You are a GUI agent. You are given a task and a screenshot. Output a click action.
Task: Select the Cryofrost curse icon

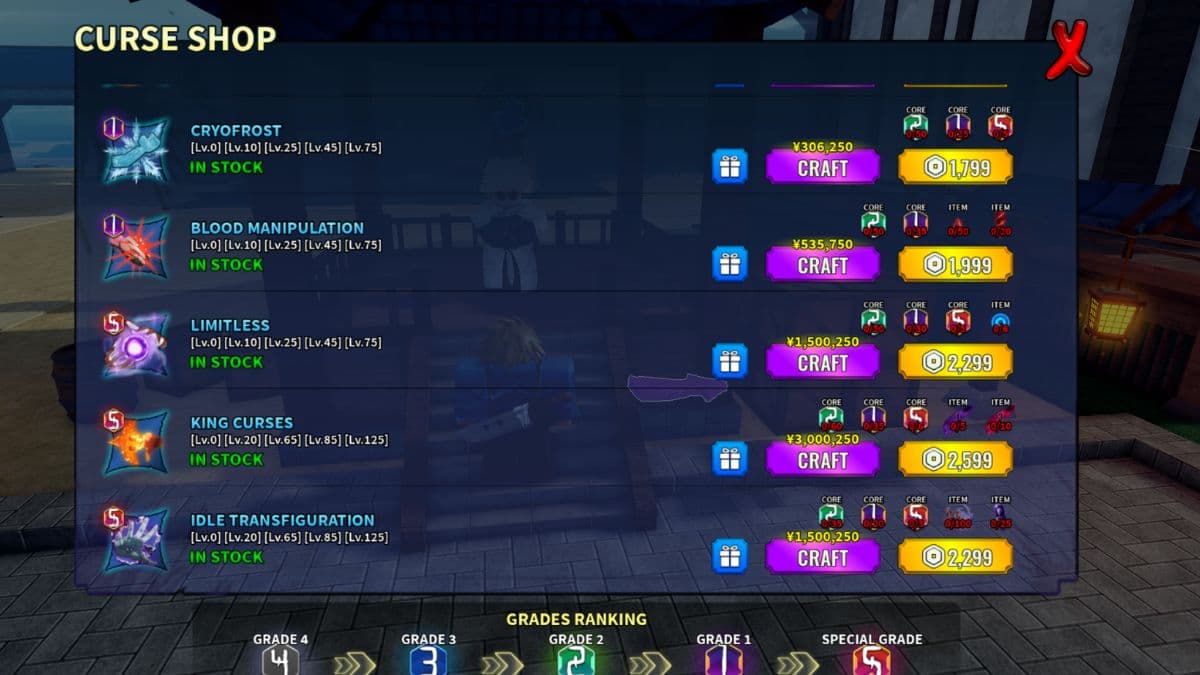click(x=136, y=150)
